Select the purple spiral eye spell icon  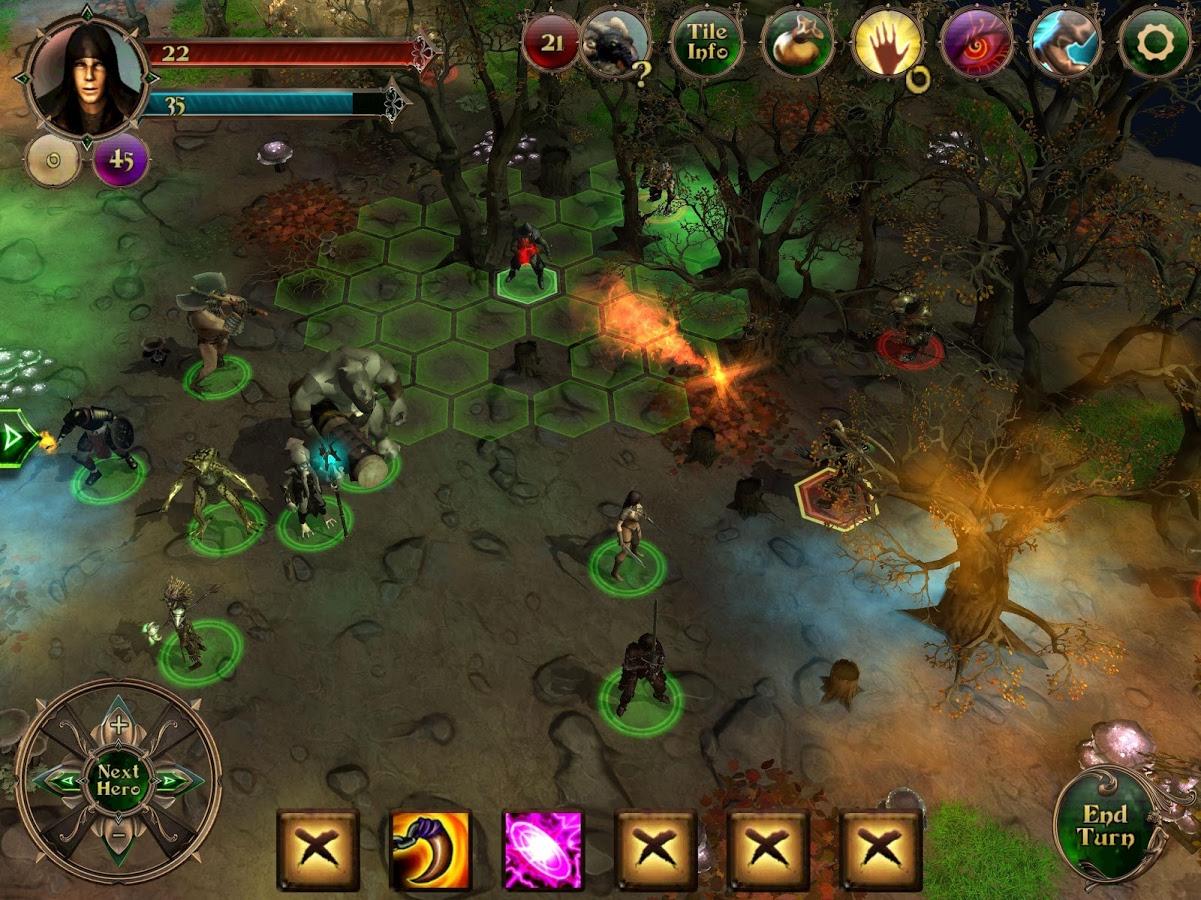click(976, 42)
